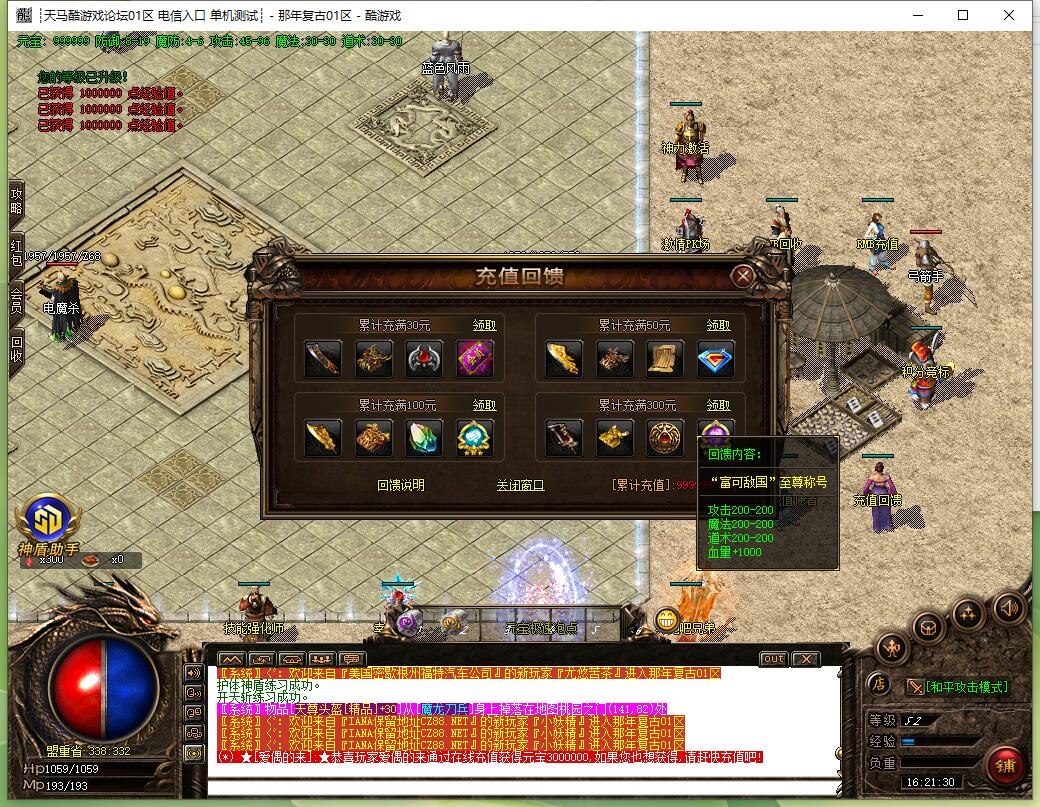
Task: Claim the 累计充满300元 reward
Action: pos(718,405)
